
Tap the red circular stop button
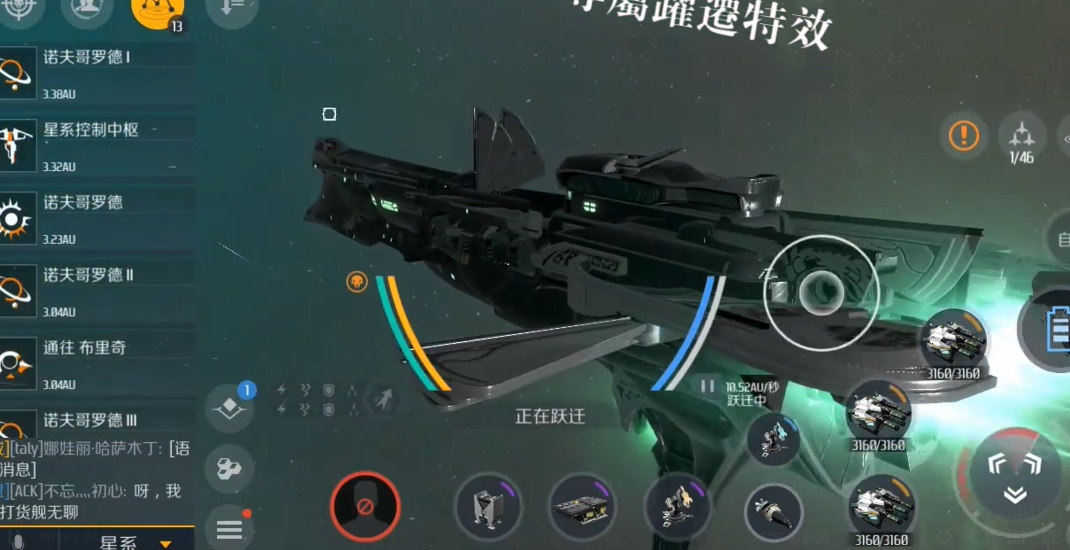(365, 506)
